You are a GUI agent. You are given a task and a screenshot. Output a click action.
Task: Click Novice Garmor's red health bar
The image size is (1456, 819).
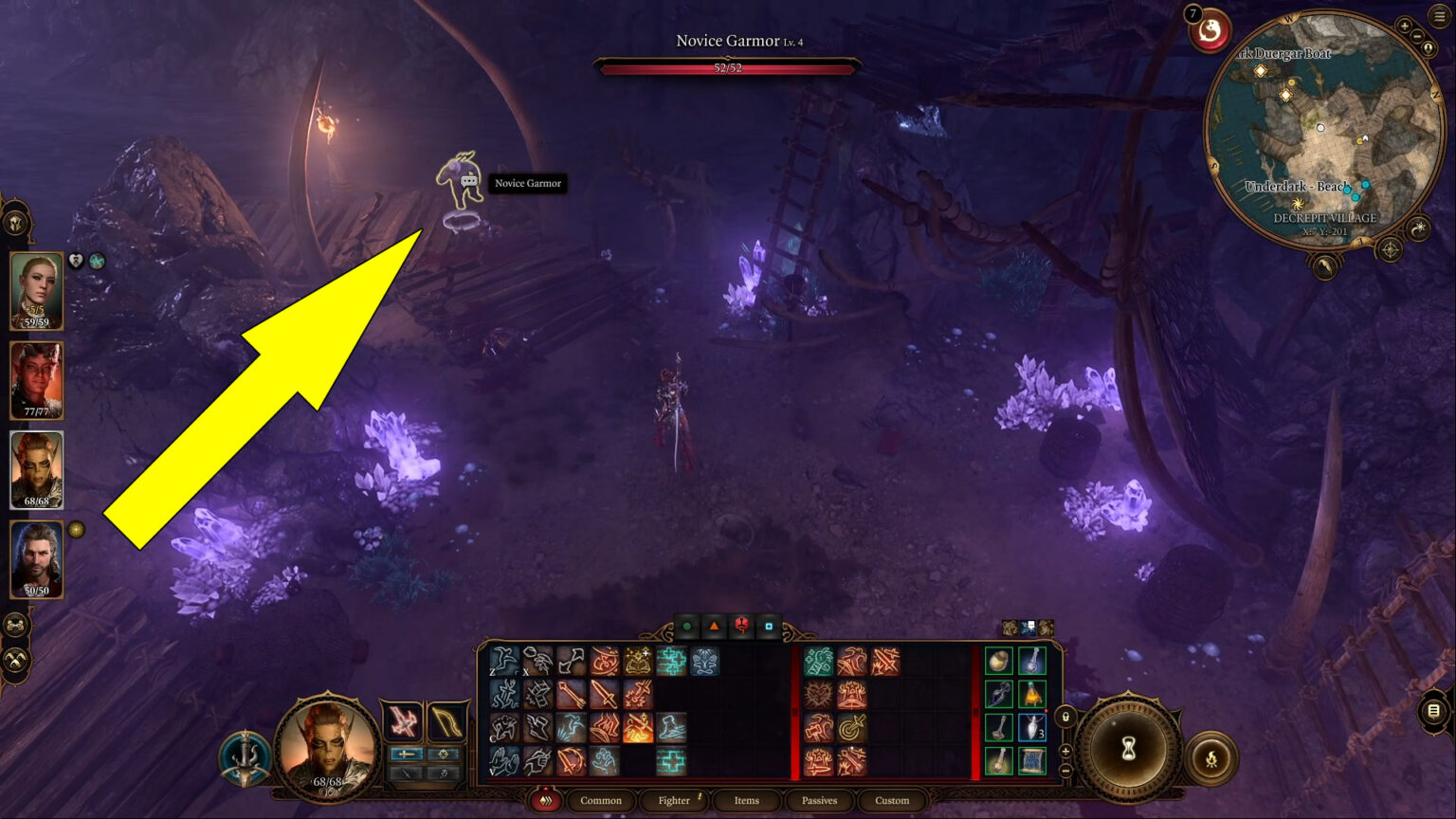pyautogui.click(x=726, y=68)
